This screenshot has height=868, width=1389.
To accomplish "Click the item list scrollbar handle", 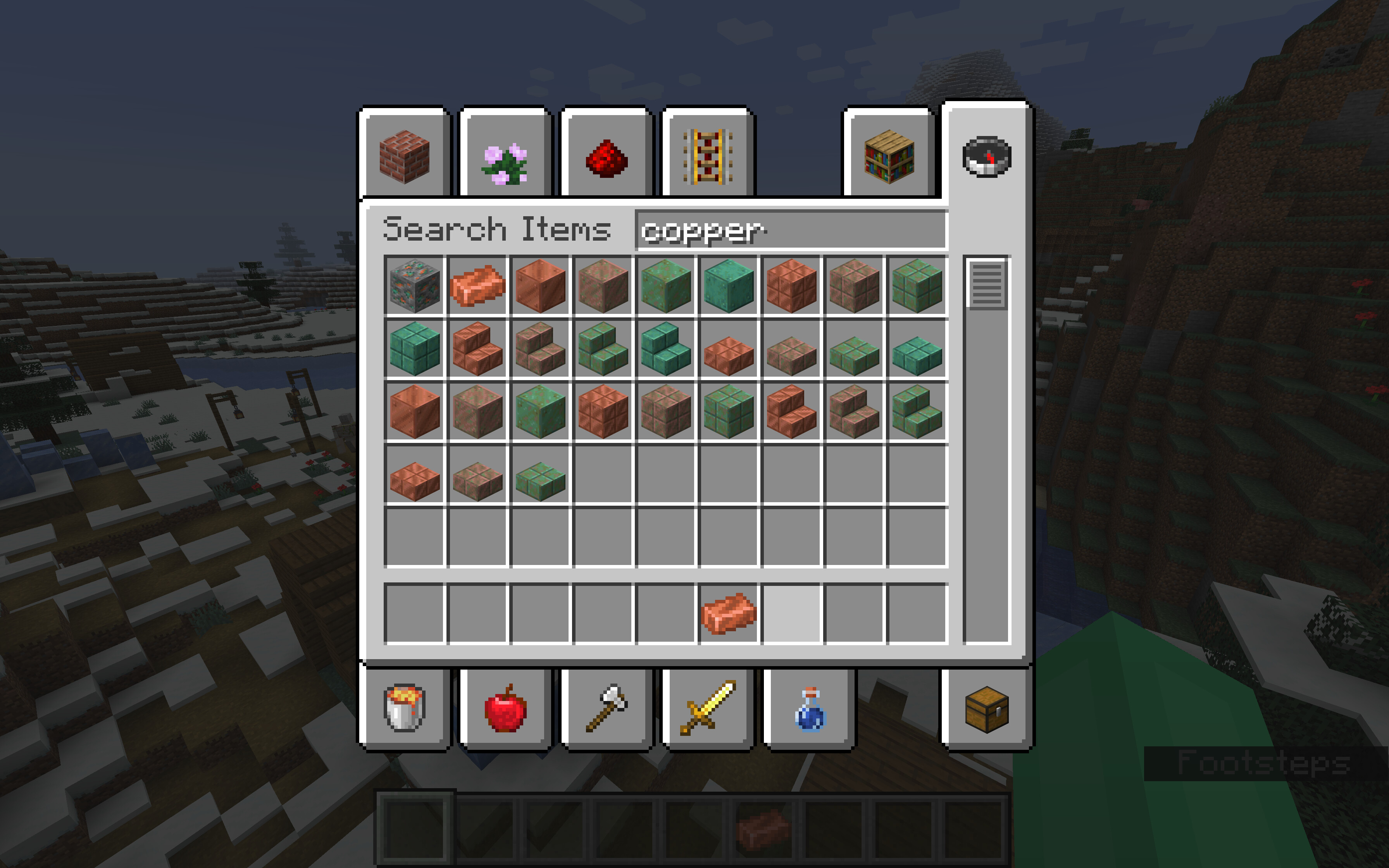I will coord(987,284).
